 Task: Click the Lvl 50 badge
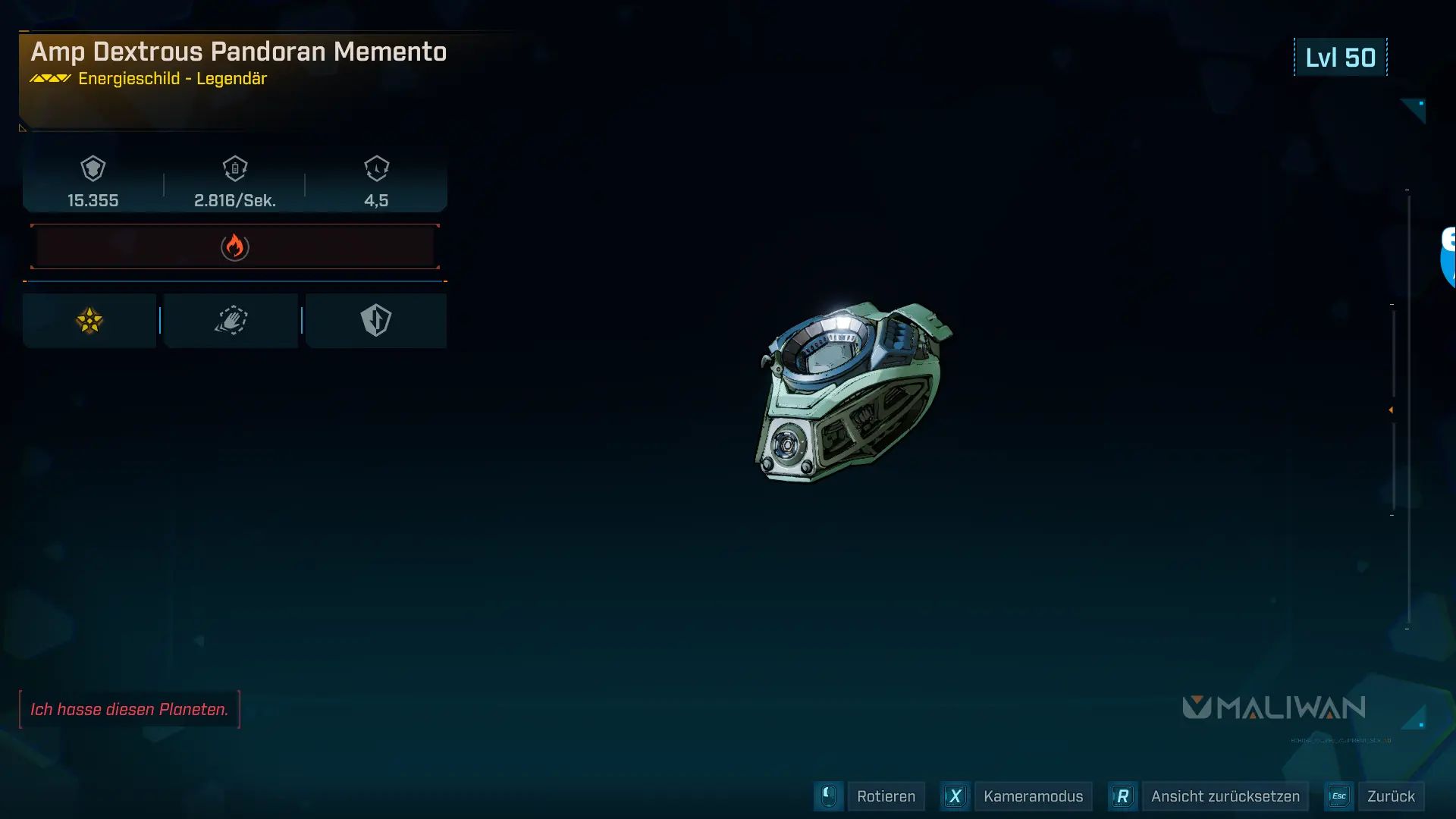click(1341, 57)
